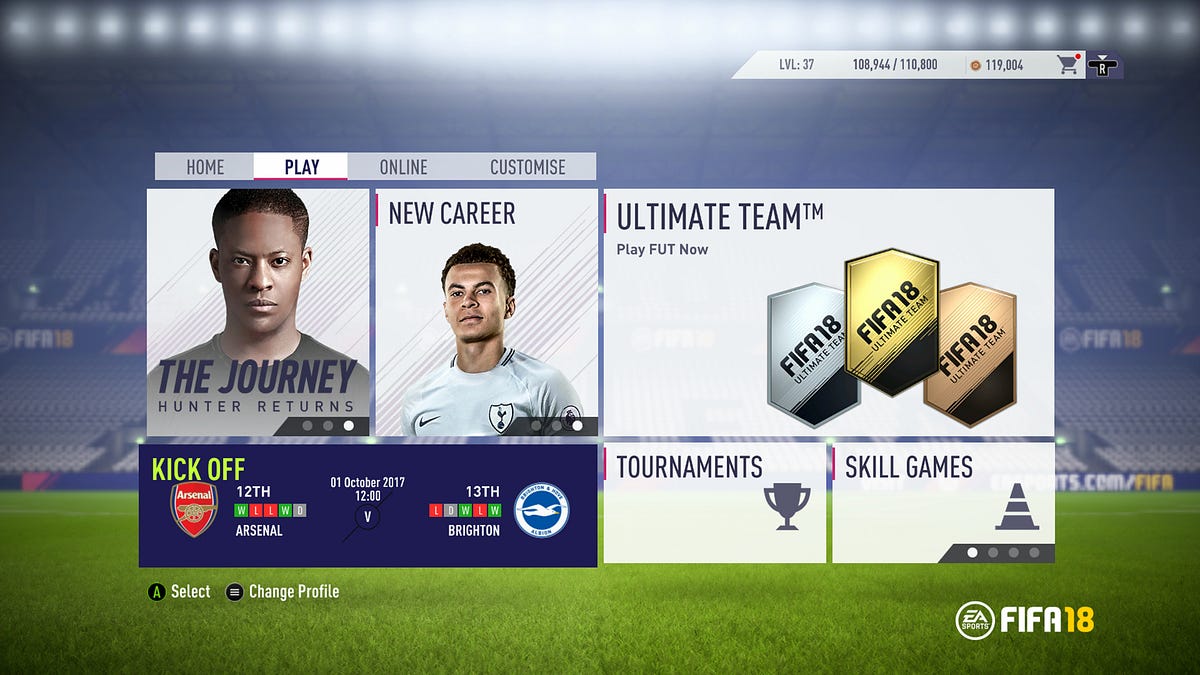Open The Journey Hunter Returns tile
1200x675 pixels.
(x=258, y=312)
